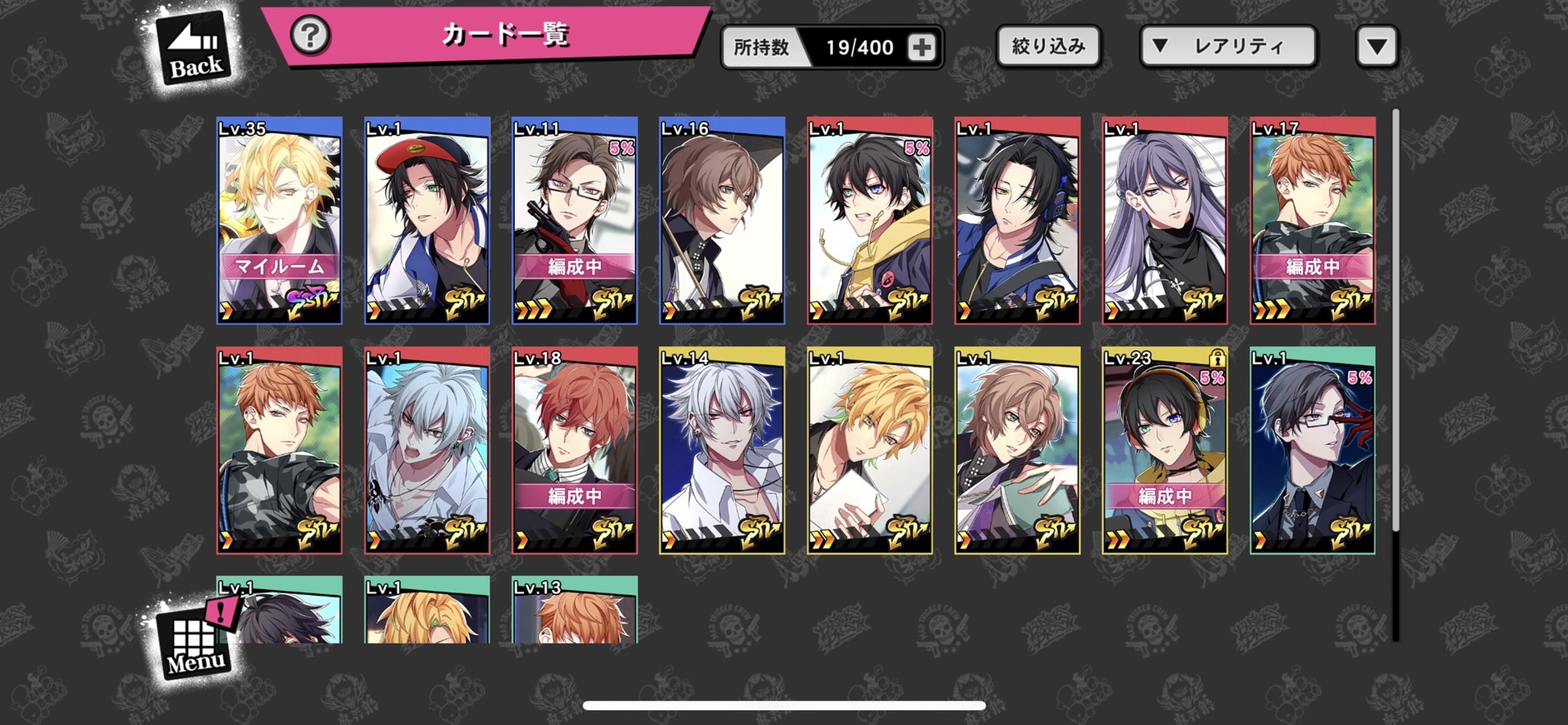Select the blue headphones character card
The width and height of the screenshot is (1568, 725).
(x=1016, y=221)
